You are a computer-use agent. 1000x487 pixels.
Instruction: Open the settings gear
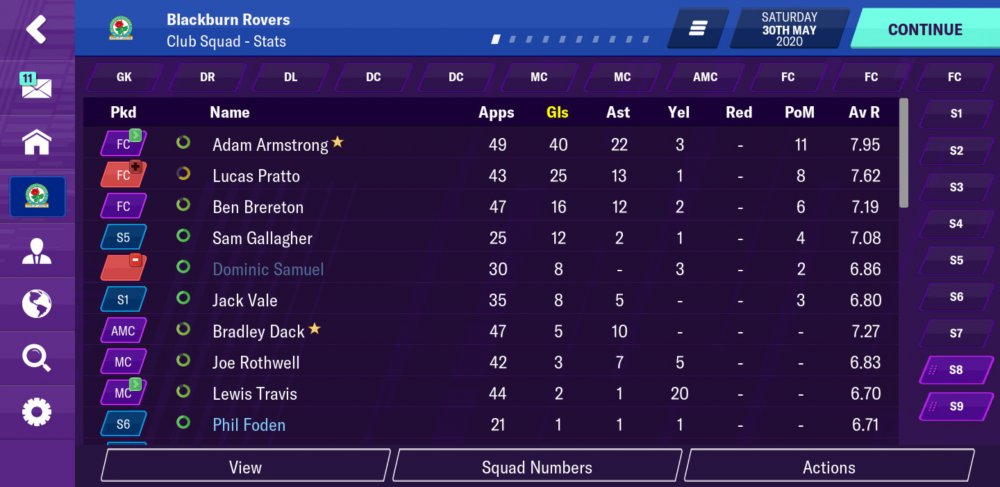(x=36, y=411)
